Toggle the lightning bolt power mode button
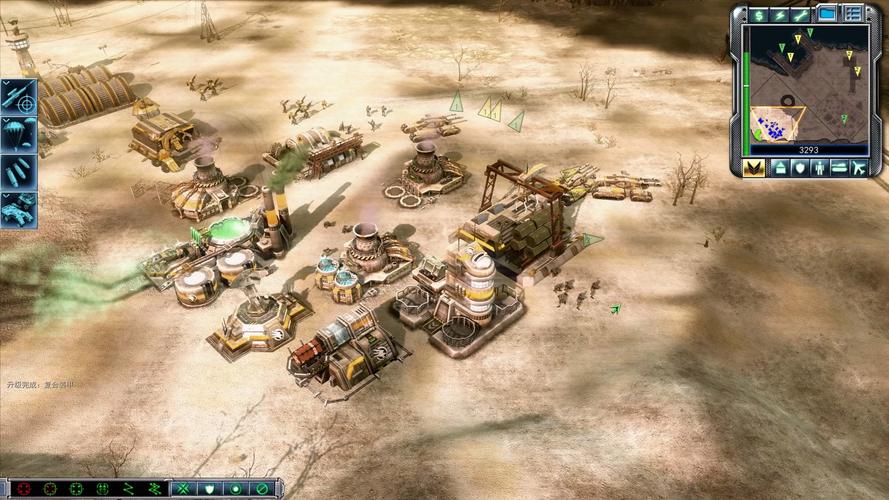 781,15
